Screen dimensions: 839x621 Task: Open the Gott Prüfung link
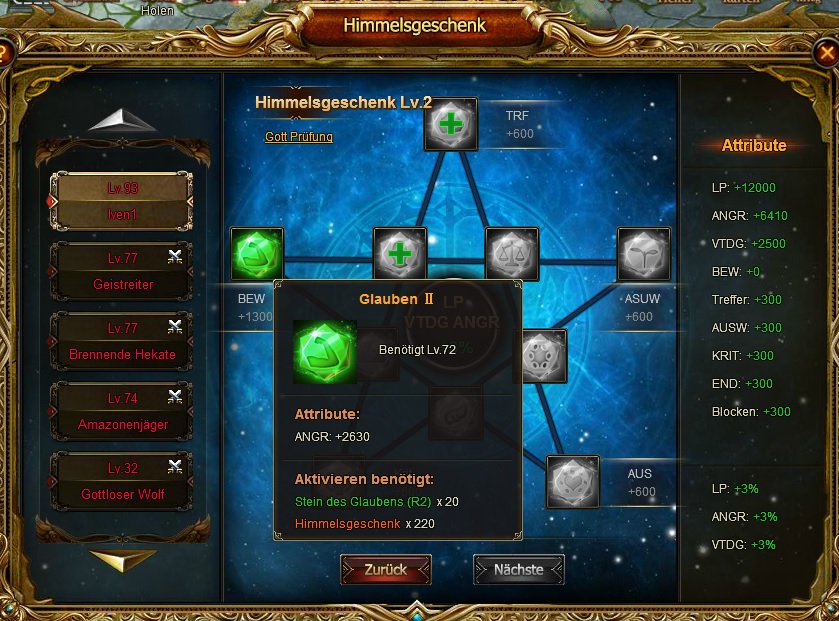click(299, 137)
